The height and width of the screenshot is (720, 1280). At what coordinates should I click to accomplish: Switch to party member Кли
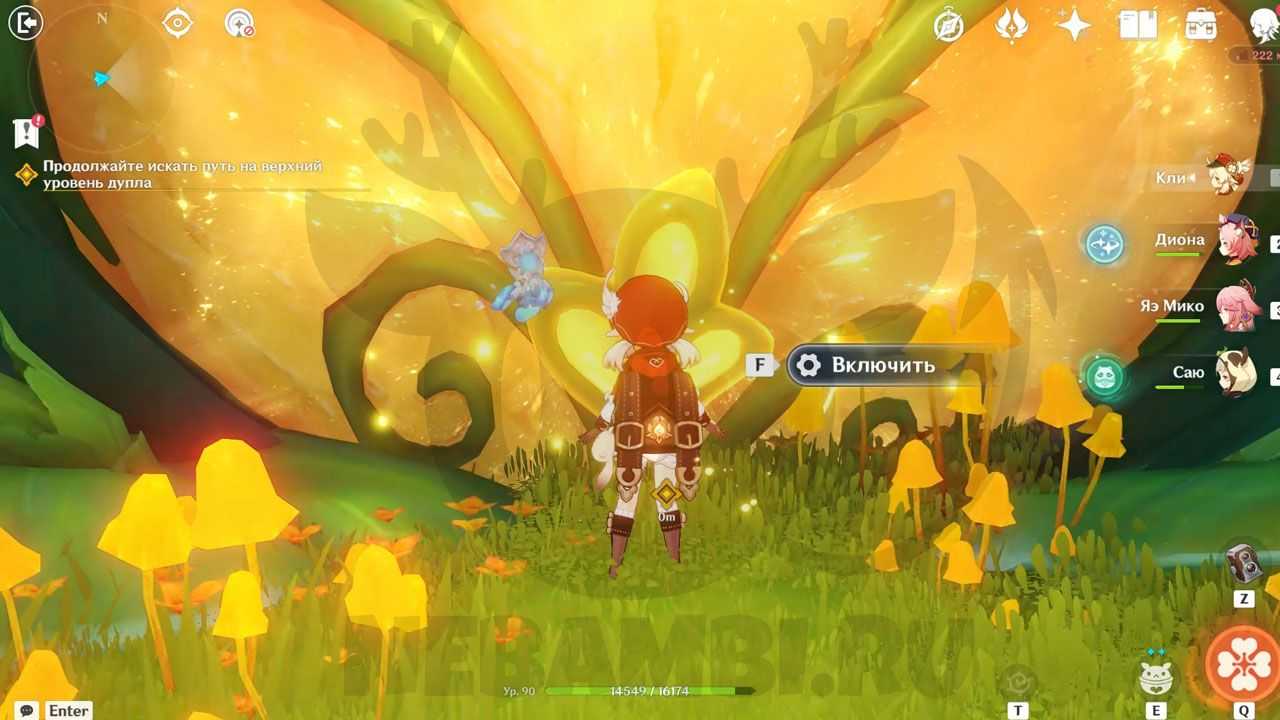[x=1226, y=176]
